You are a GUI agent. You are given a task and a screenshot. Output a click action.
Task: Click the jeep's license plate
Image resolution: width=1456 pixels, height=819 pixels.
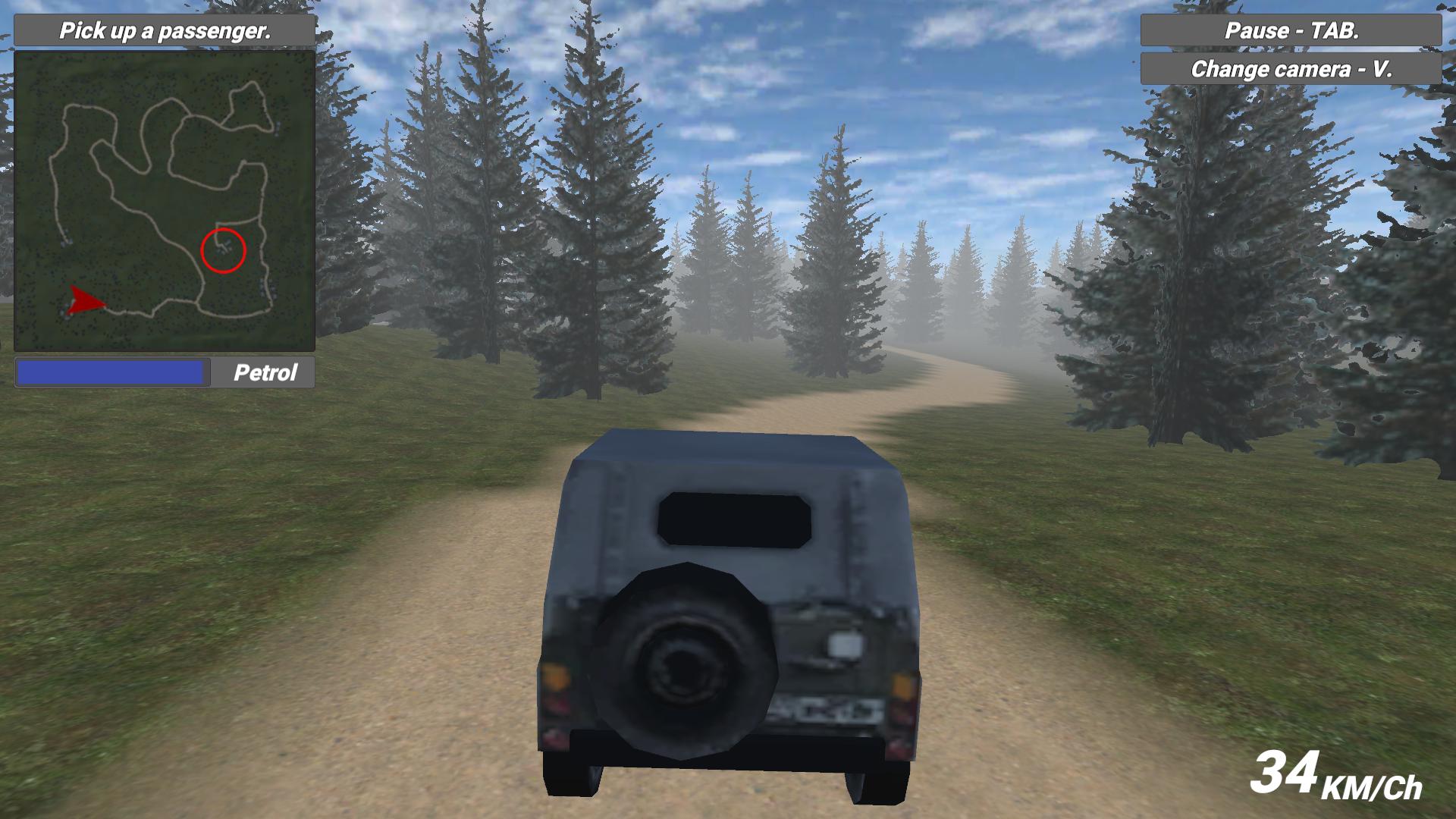pyautogui.click(x=829, y=707)
